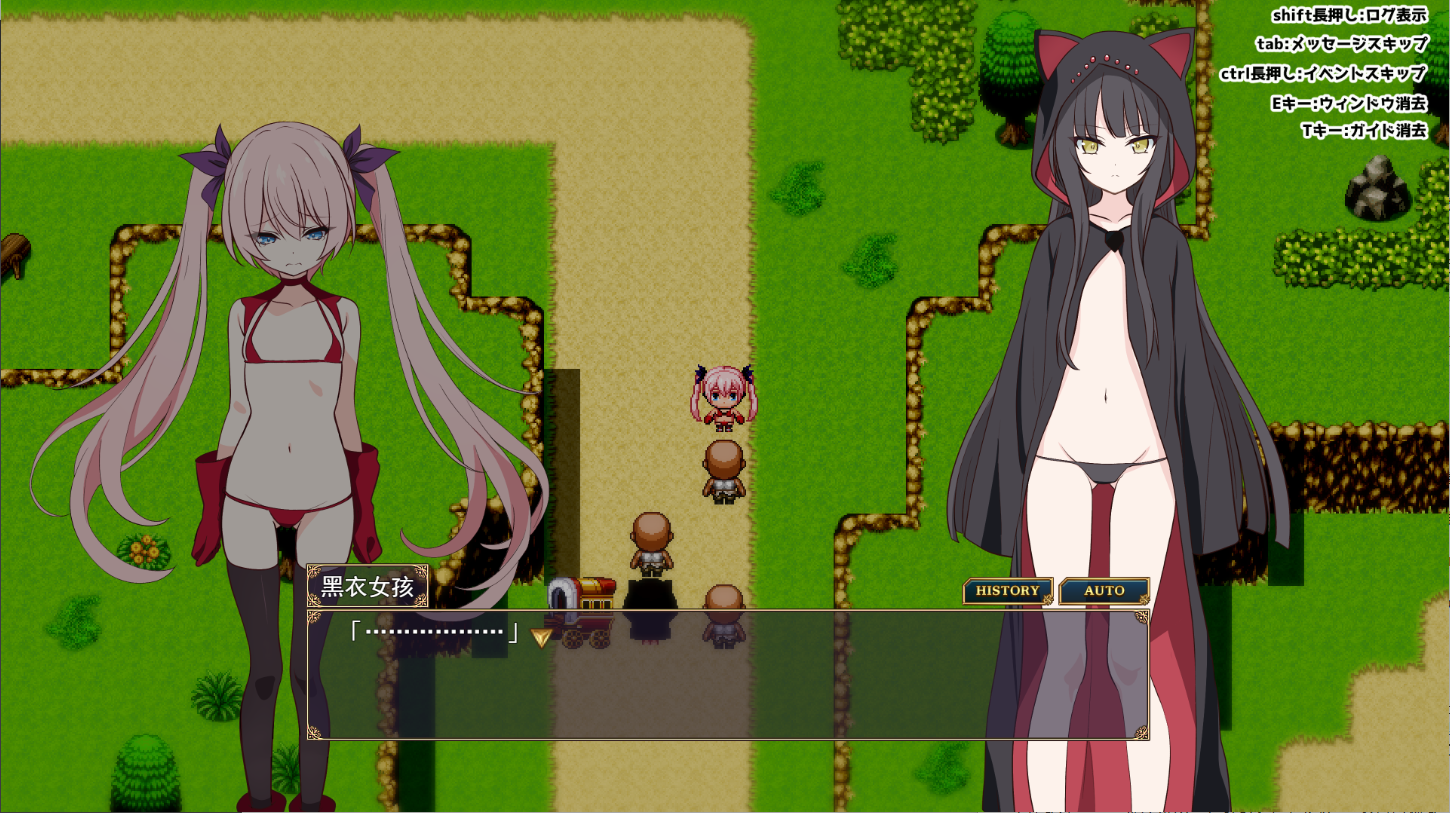
Task: Advance dialogue via the gold arrow indicator
Action: 541,637
